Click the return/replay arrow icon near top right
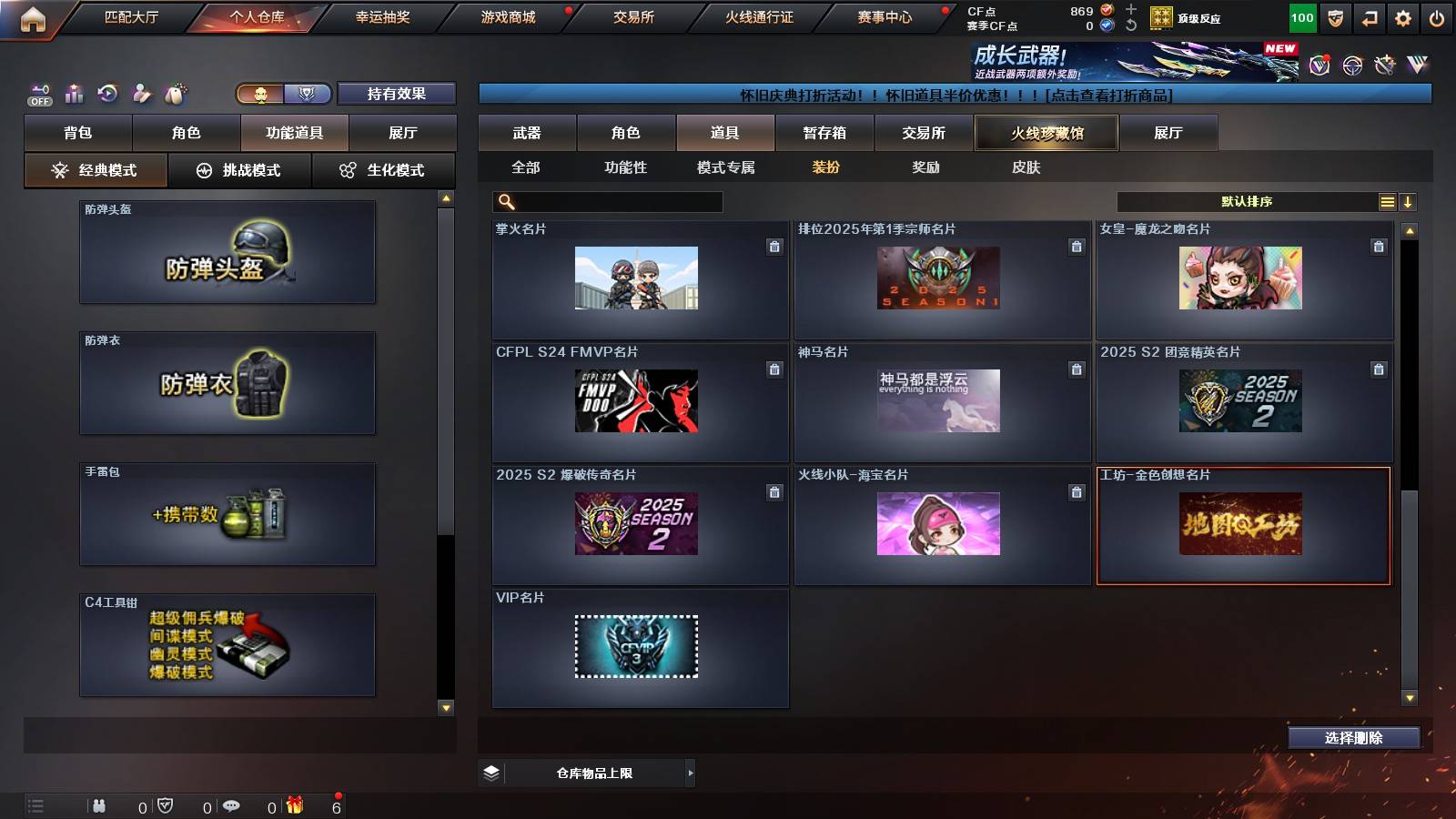Viewport: 1456px width, 819px height. tap(1369, 16)
